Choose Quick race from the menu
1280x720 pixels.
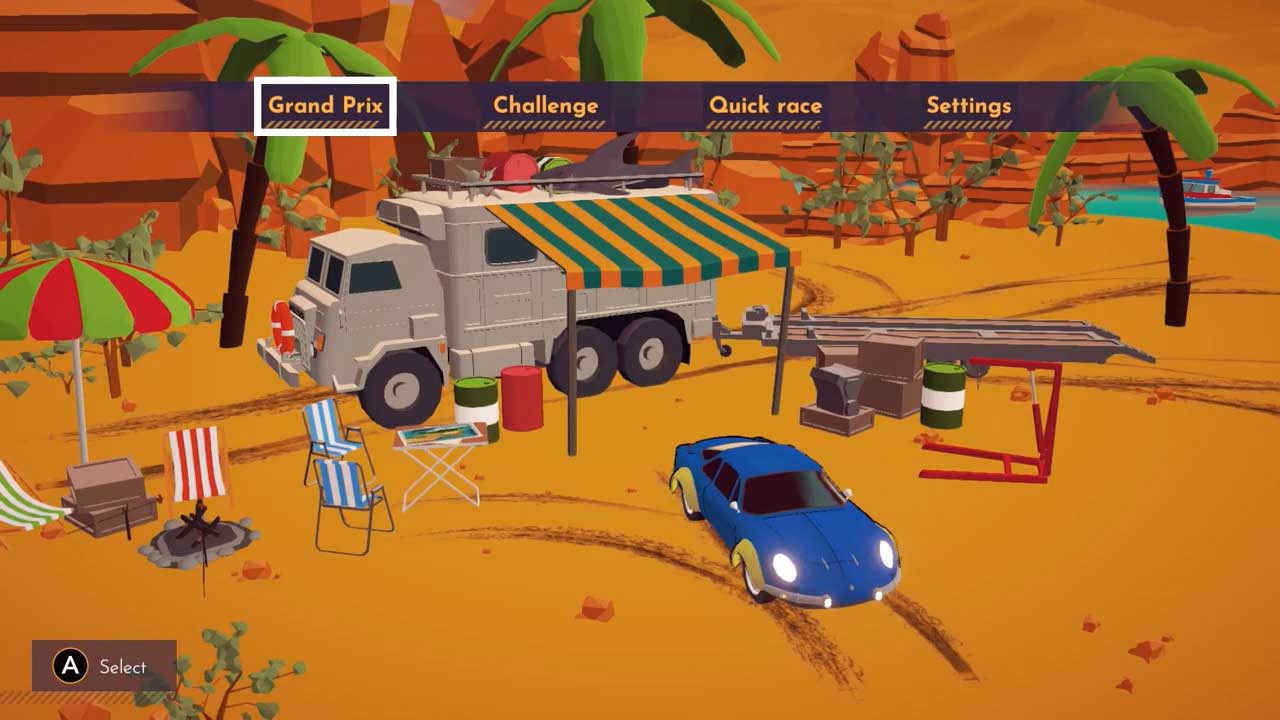pos(765,106)
